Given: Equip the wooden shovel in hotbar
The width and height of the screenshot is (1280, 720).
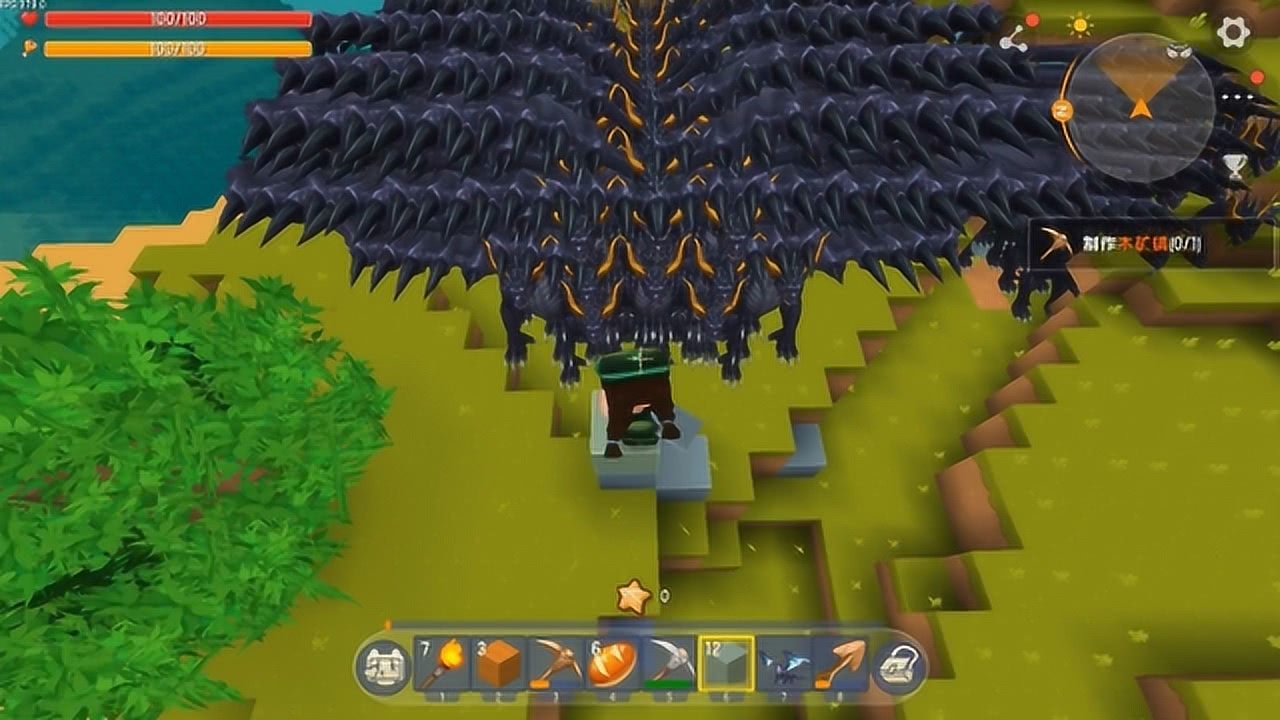Looking at the screenshot, I should [840, 664].
